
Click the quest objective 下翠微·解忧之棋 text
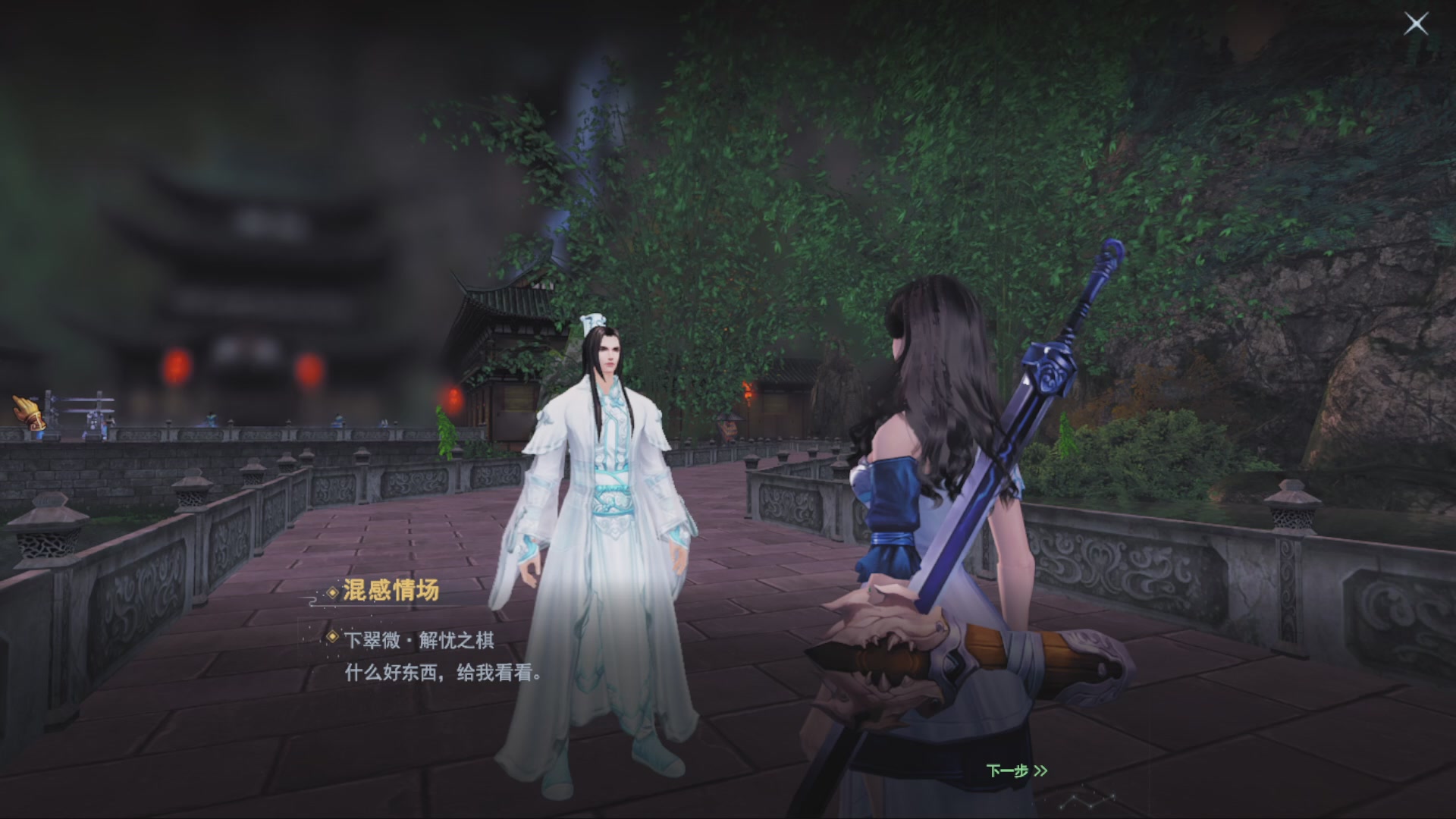(x=422, y=641)
